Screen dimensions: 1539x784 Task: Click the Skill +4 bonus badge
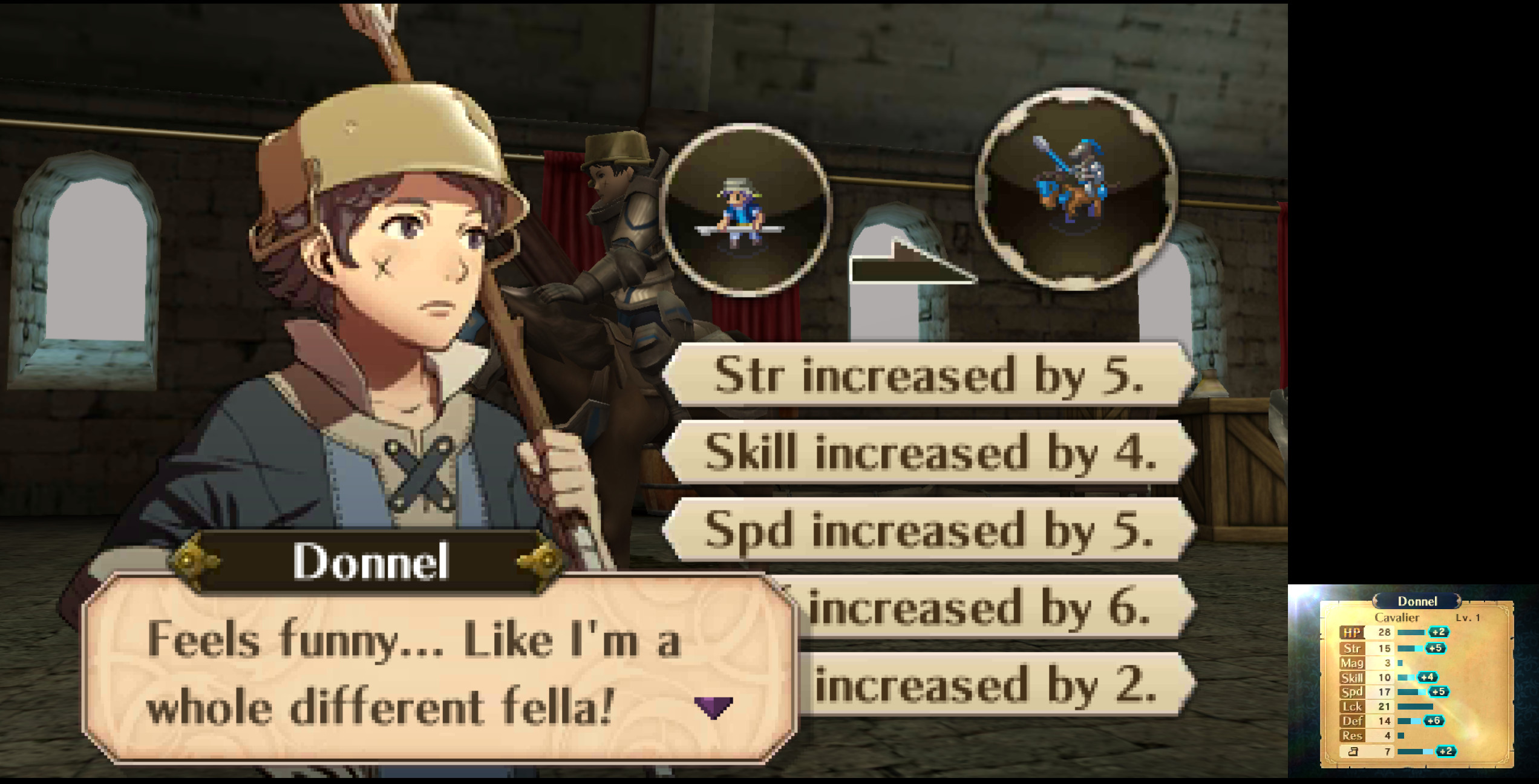1428,678
